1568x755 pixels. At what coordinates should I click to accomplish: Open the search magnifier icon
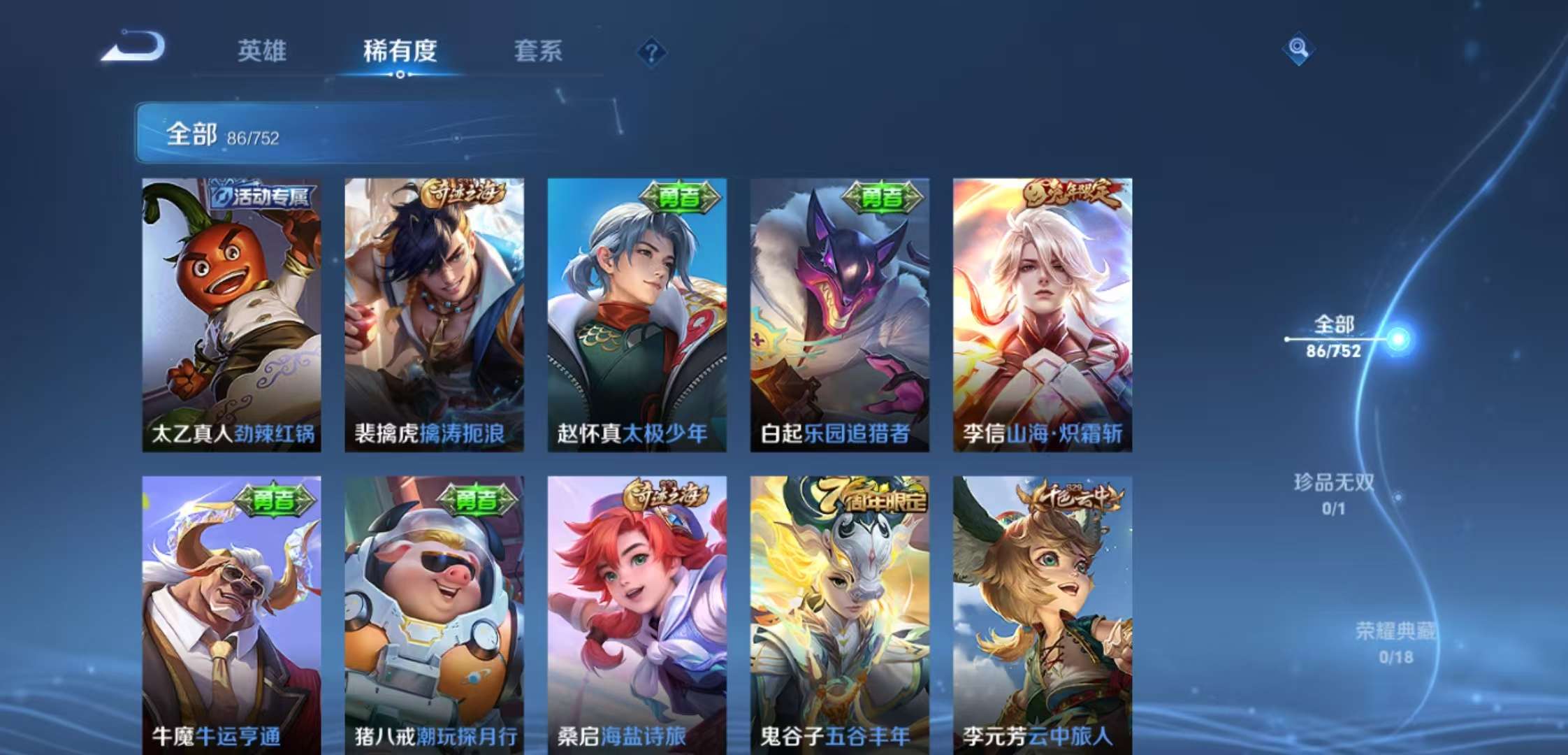coord(1299,49)
